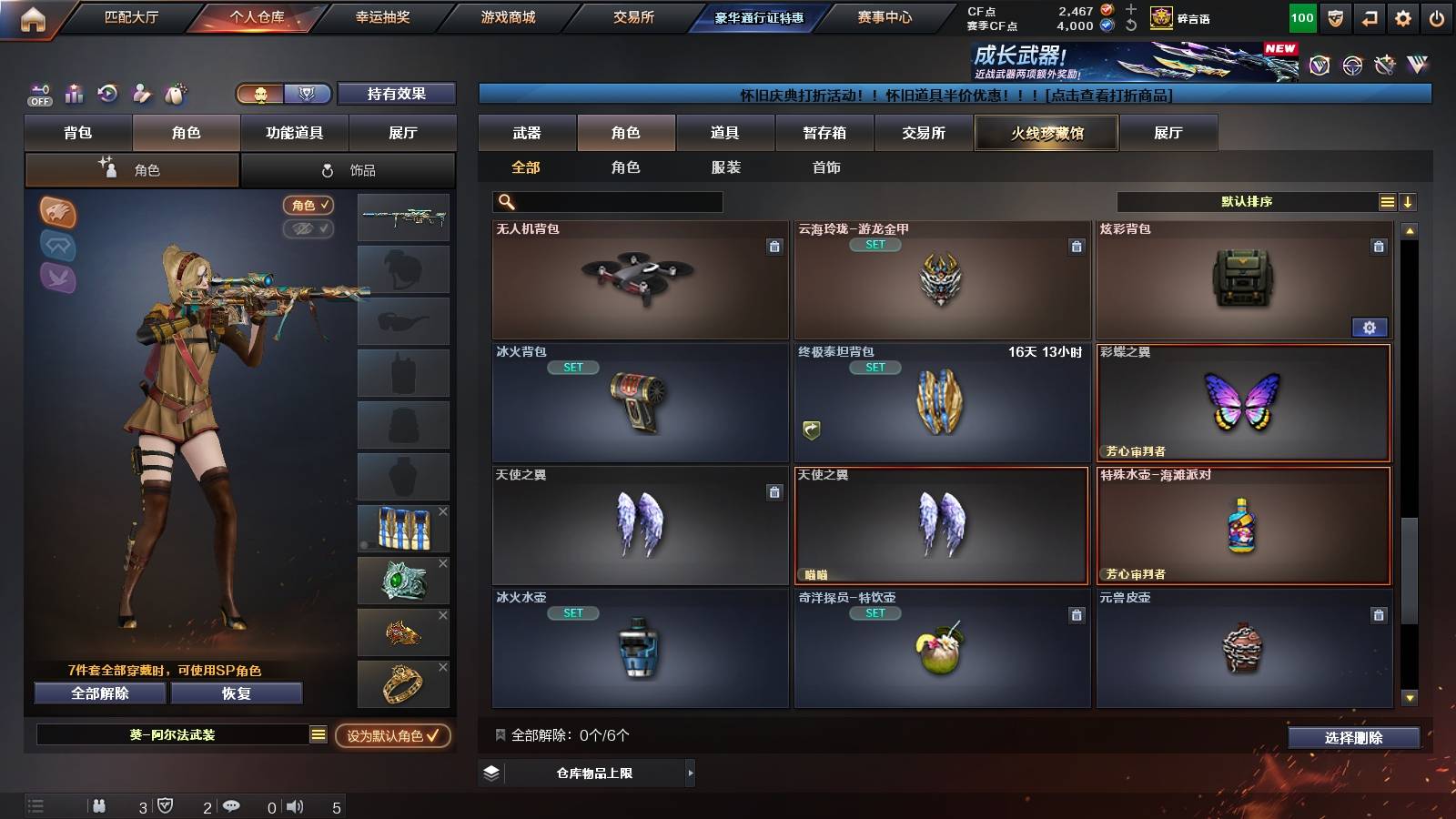The width and height of the screenshot is (1456, 819).
Task: Open the stats bar-chart icon above the character
Action: [x=74, y=93]
